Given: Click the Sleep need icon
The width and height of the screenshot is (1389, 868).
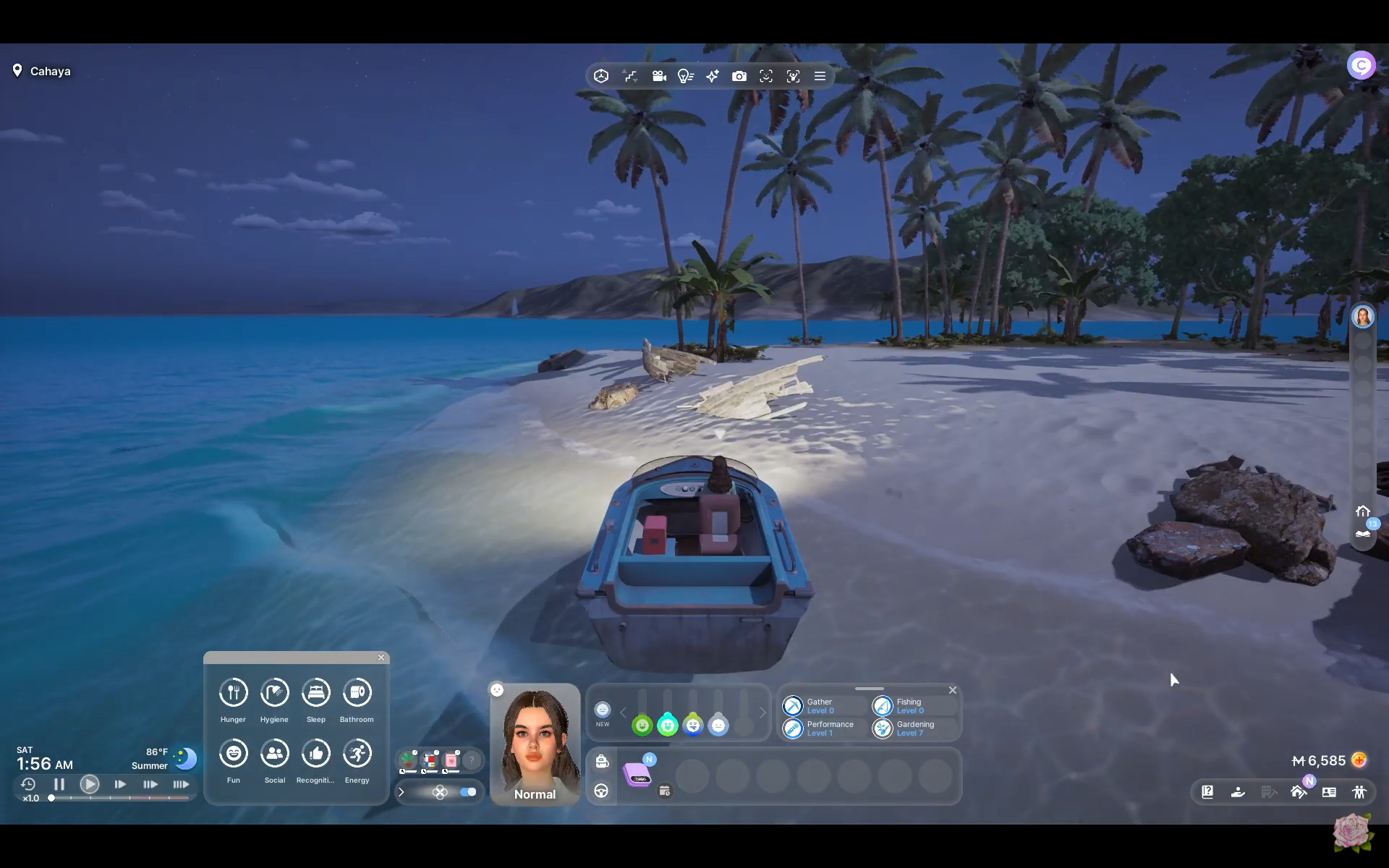Looking at the screenshot, I should (x=315, y=693).
